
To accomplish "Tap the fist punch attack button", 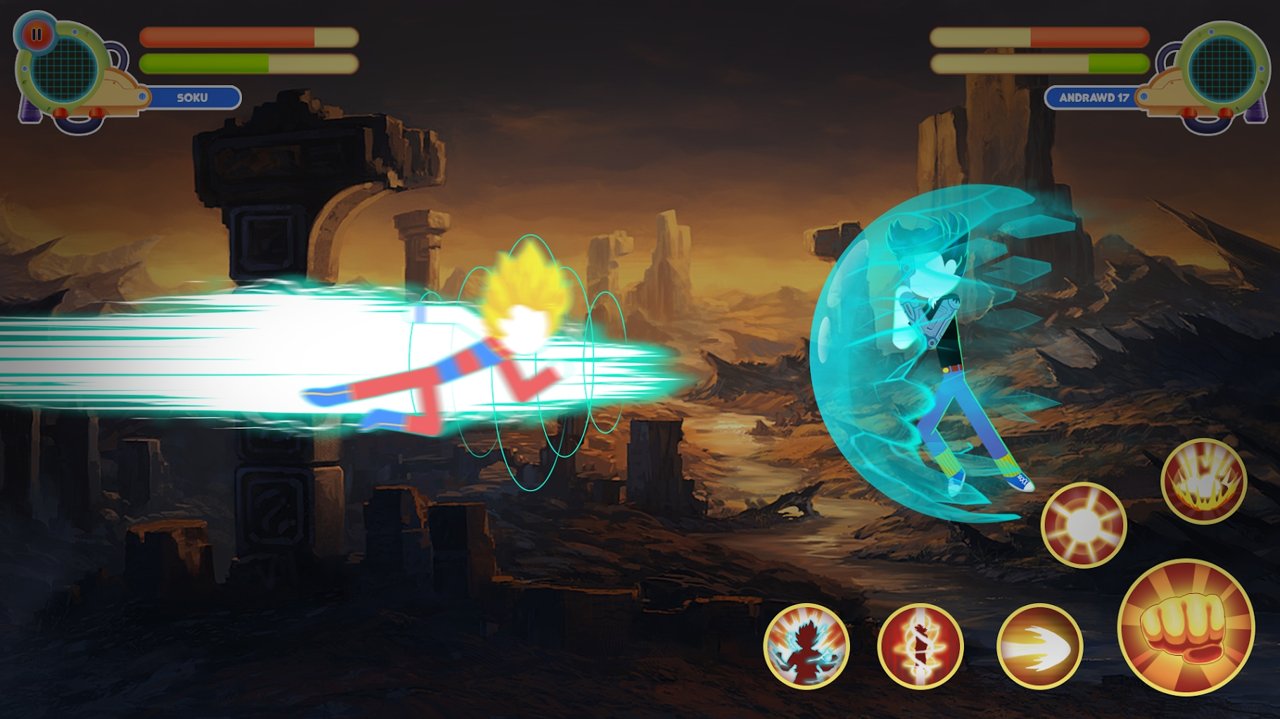I will (1185, 627).
